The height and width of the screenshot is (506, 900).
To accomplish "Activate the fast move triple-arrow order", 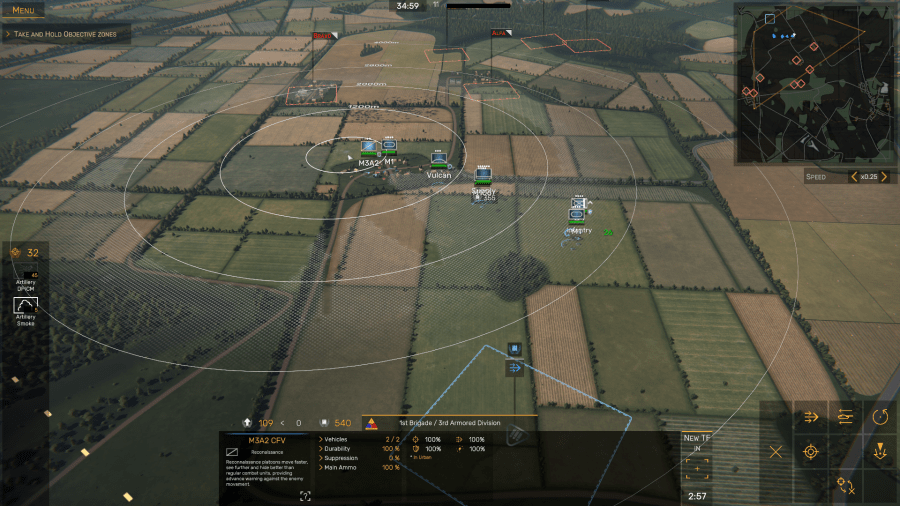I will 811,417.
